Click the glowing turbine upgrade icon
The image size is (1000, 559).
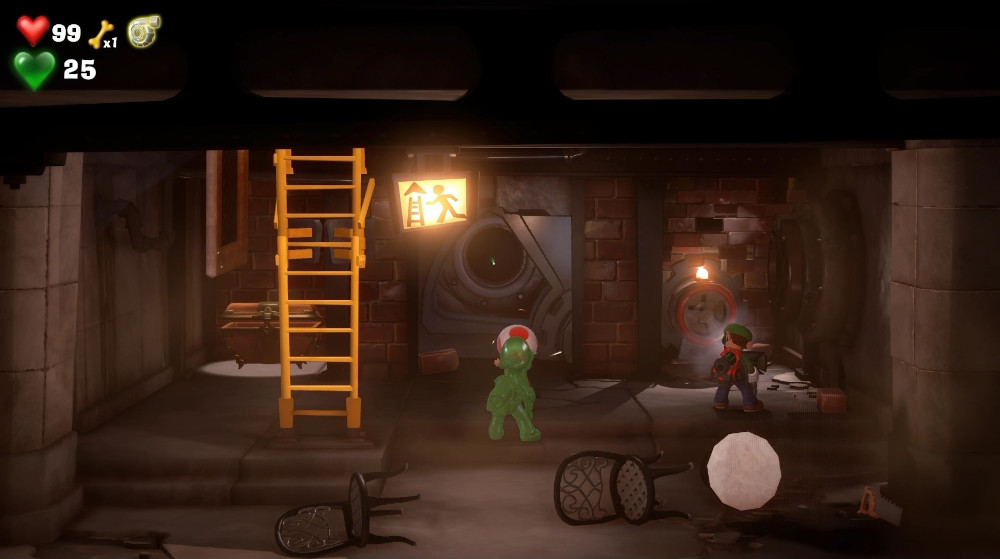[x=143, y=30]
